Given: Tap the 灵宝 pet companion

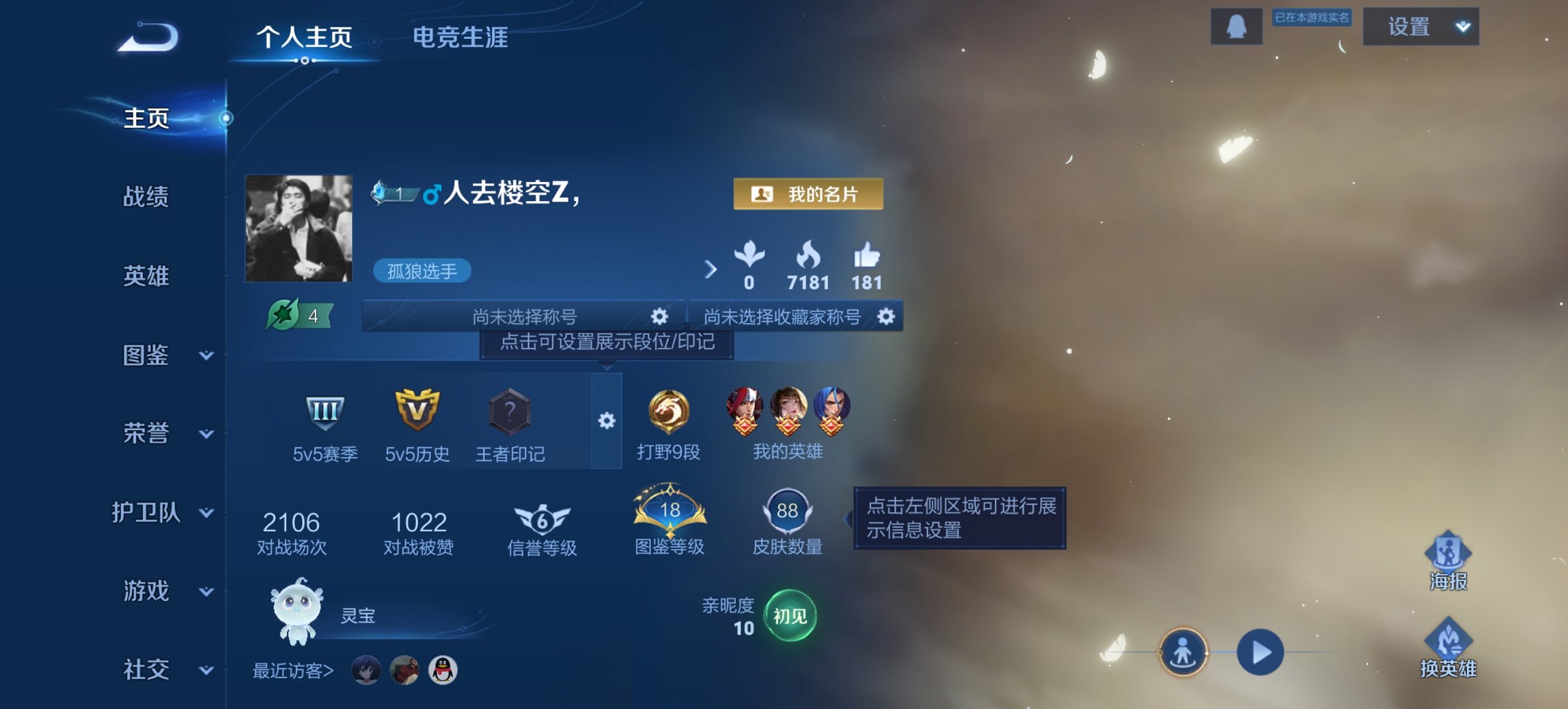Looking at the screenshot, I should (299, 612).
